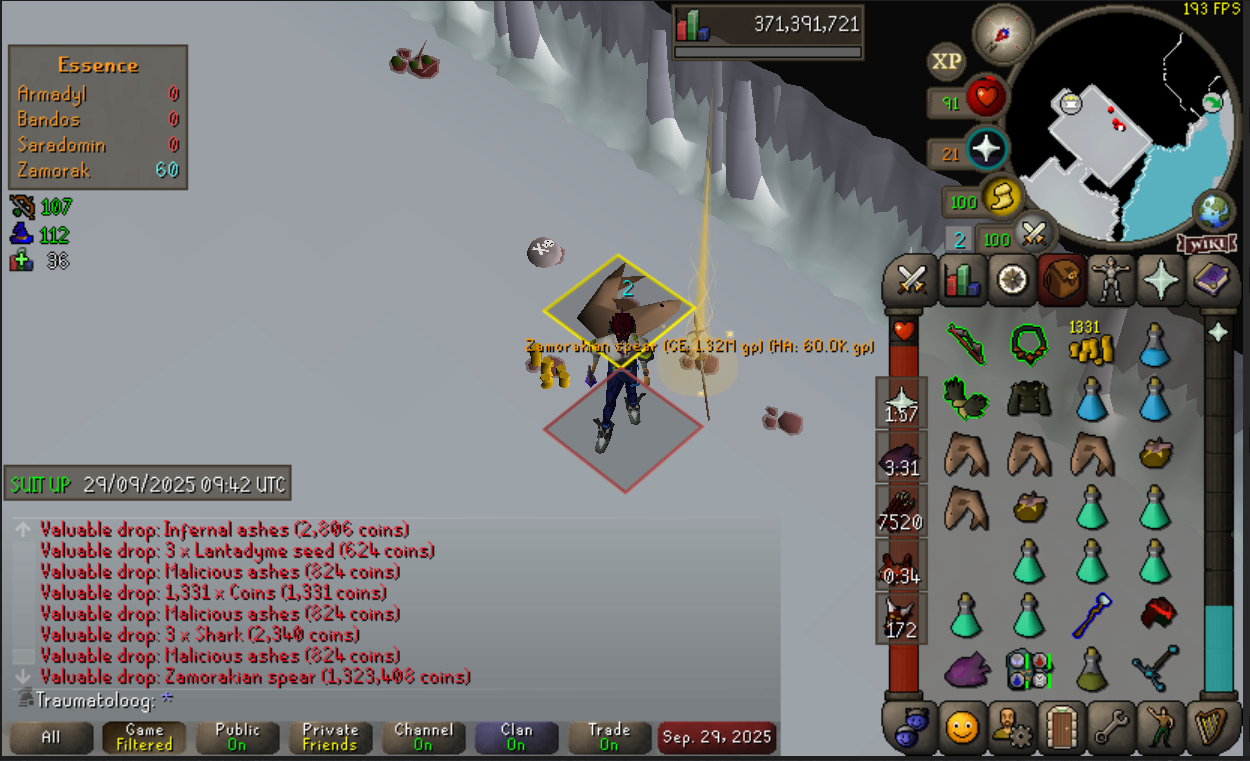
Task: Open the Worn Equipment tab
Action: click(1110, 280)
